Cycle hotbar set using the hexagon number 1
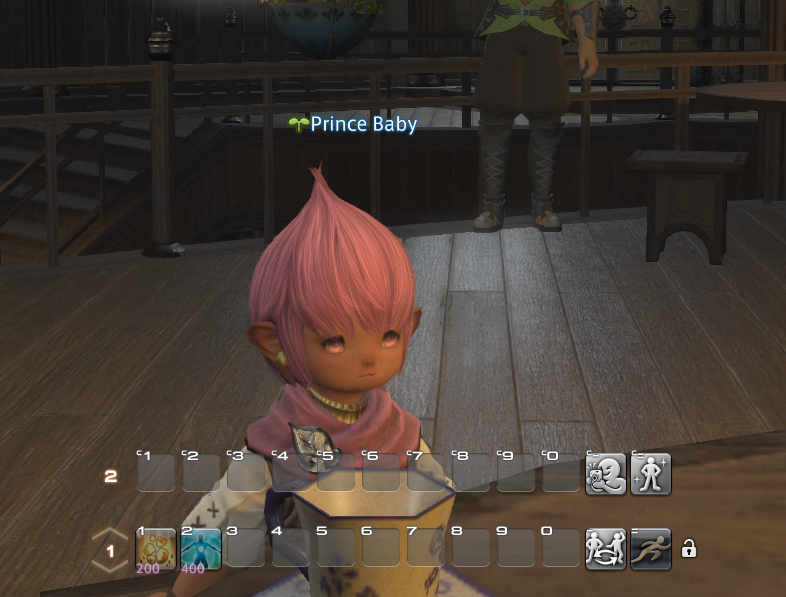This screenshot has height=597, width=786. pyautogui.click(x=110, y=550)
